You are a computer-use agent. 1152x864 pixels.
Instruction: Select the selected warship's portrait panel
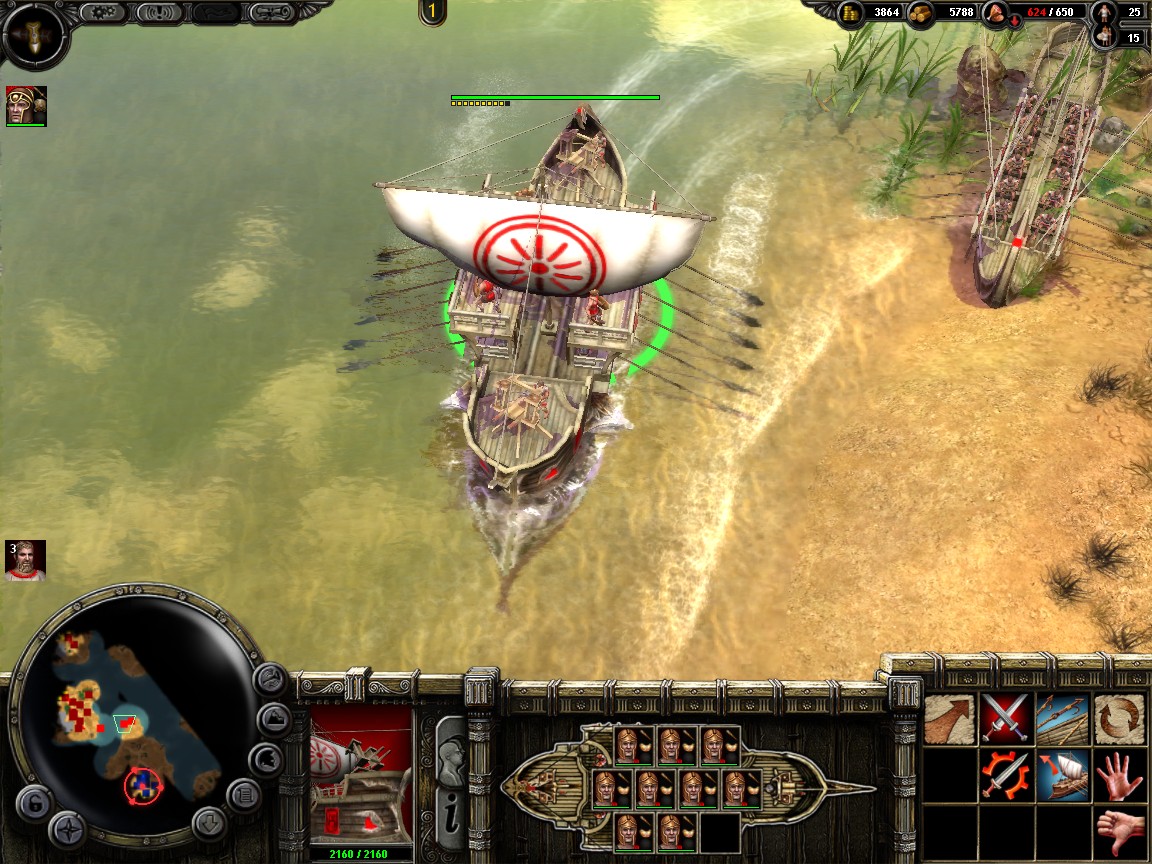pyautogui.click(x=361, y=775)
